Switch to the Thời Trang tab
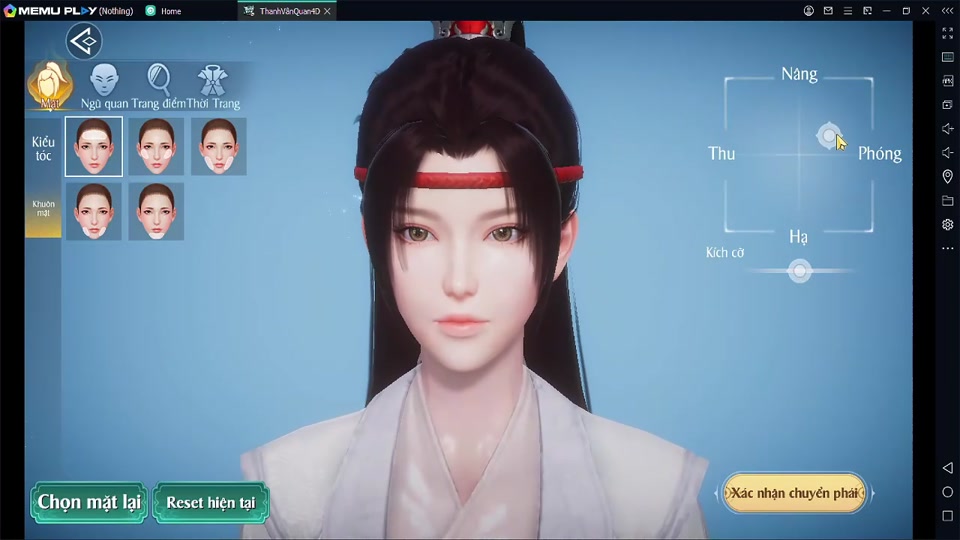This screenshot has height=540, width=960. 212,85
